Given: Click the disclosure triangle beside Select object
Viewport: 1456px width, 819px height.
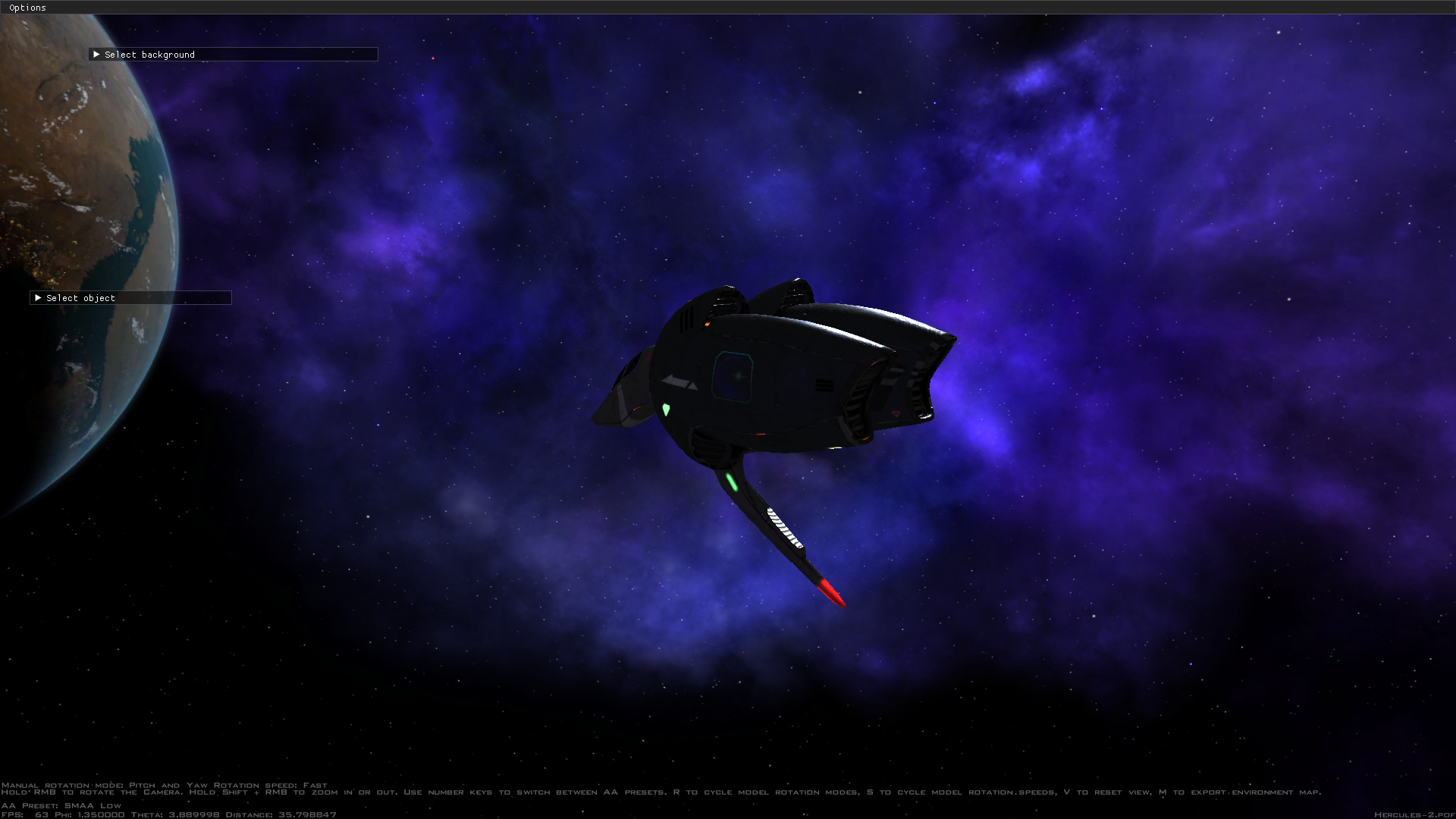Looking at the screenshot, I should (x=39, y=297).
